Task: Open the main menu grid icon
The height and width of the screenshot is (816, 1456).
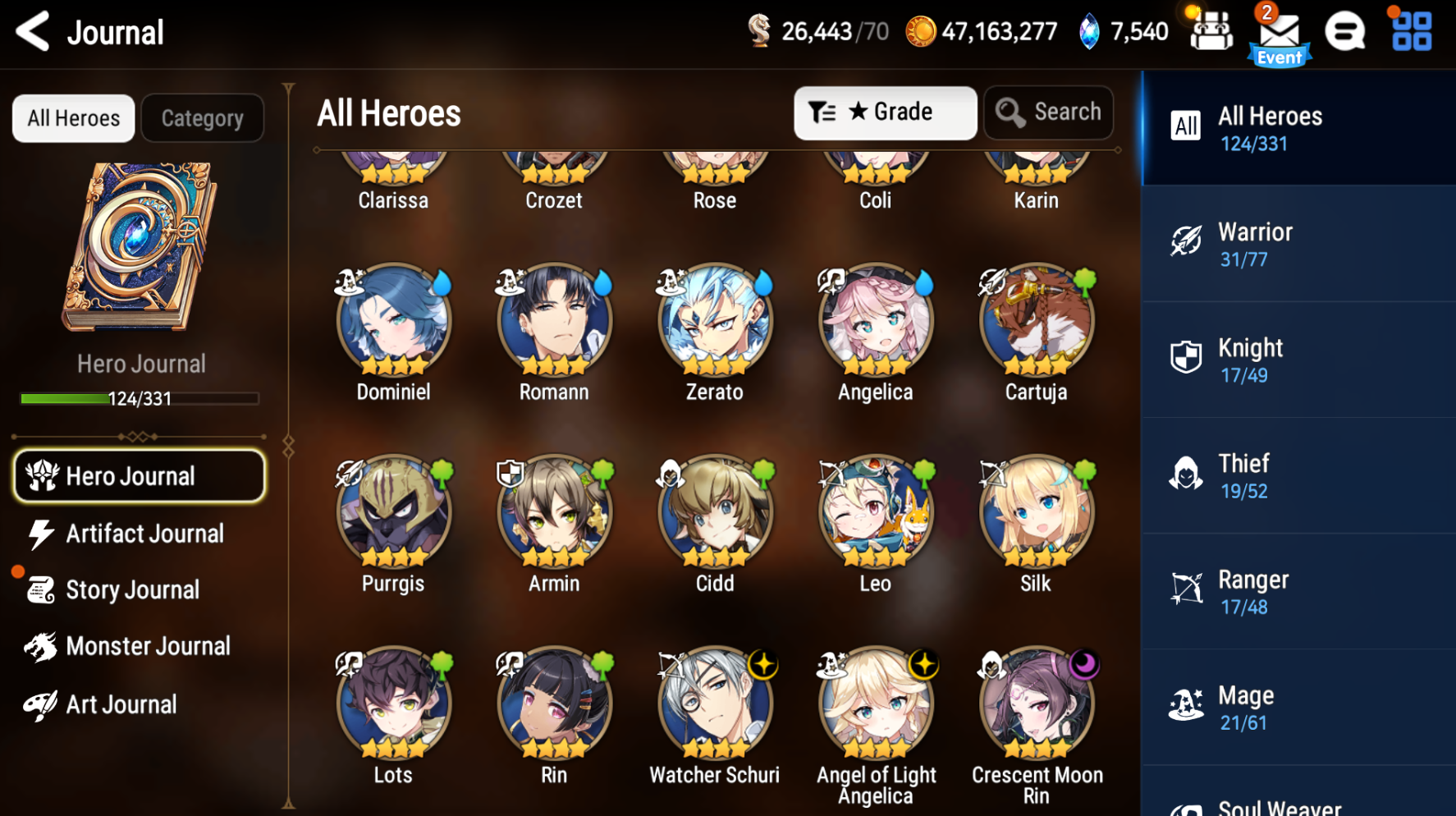Action: [x=1412, y=31]
